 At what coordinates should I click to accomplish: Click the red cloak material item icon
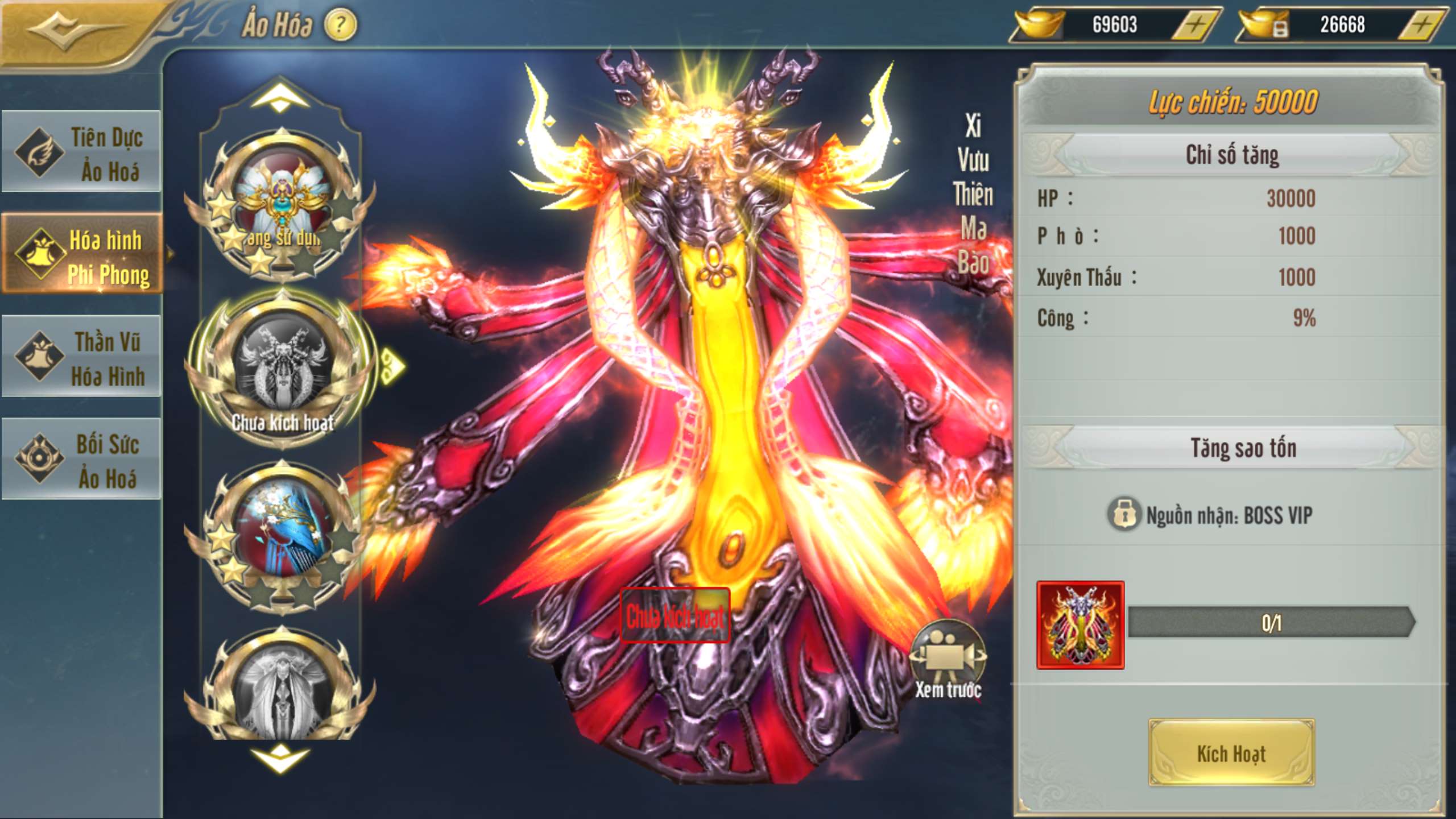(x=1080, y=624)
